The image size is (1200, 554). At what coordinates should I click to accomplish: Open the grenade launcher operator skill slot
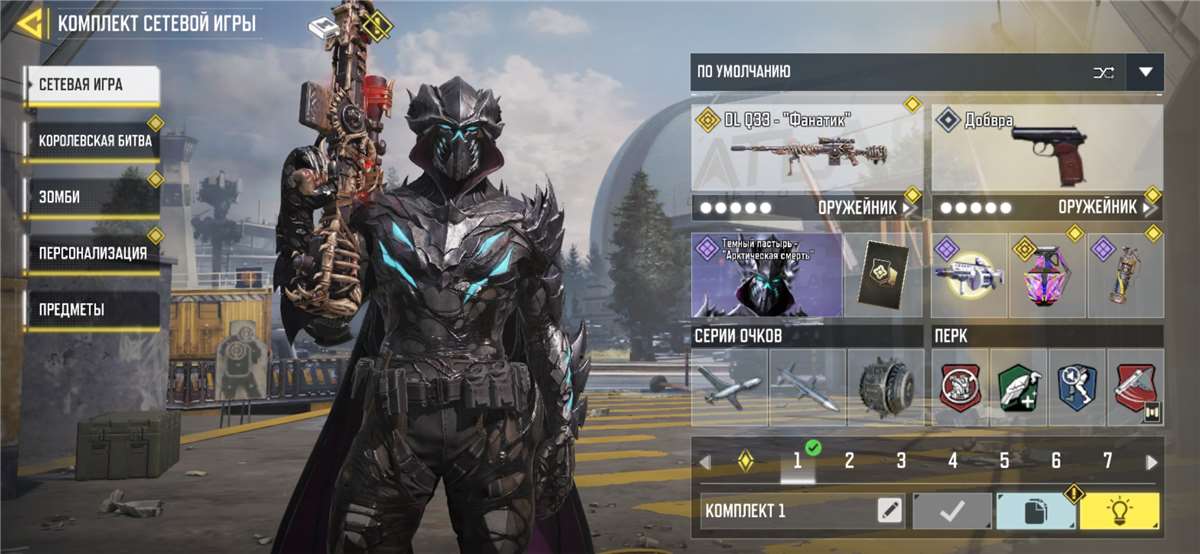[x=967, y=277]
